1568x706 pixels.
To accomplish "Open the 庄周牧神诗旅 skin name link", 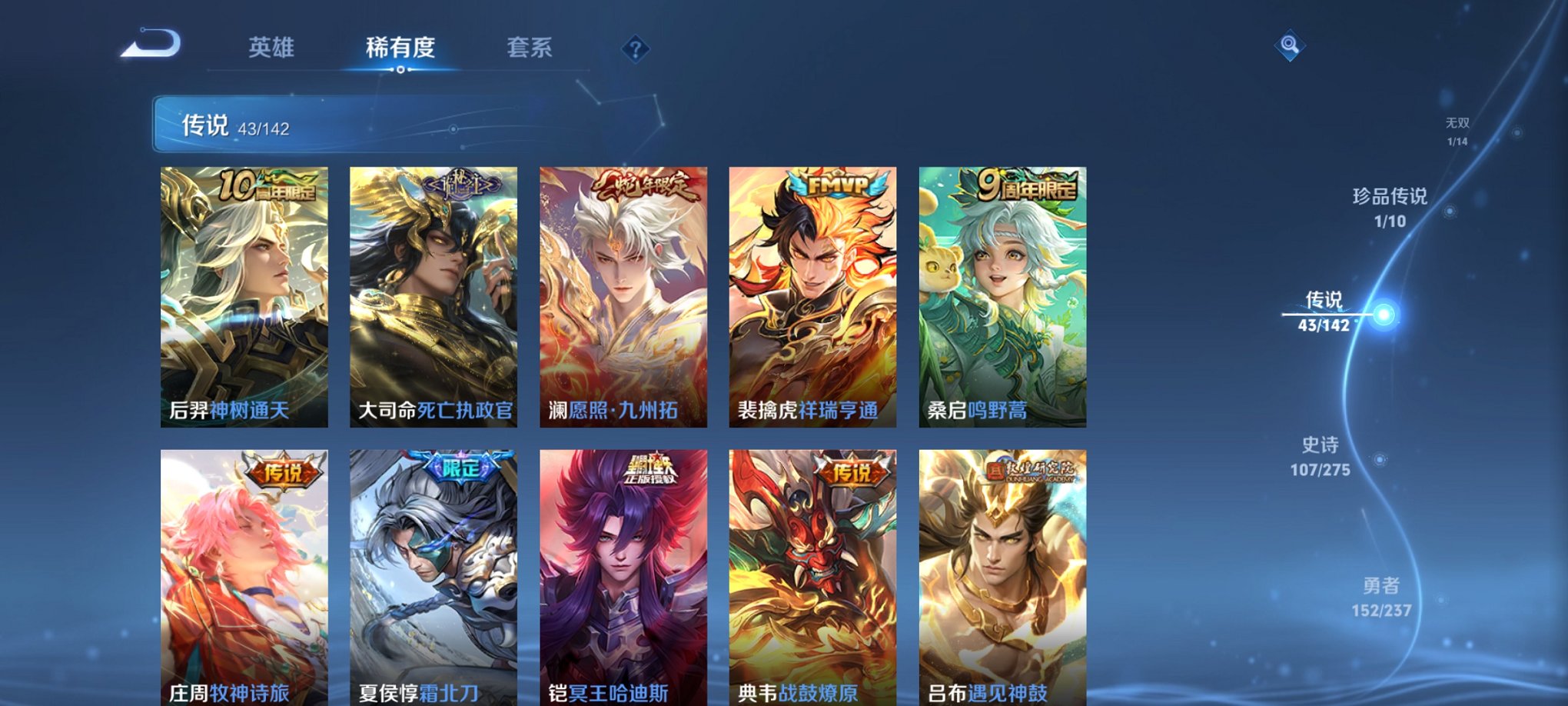I will click(x=231, y=692).
